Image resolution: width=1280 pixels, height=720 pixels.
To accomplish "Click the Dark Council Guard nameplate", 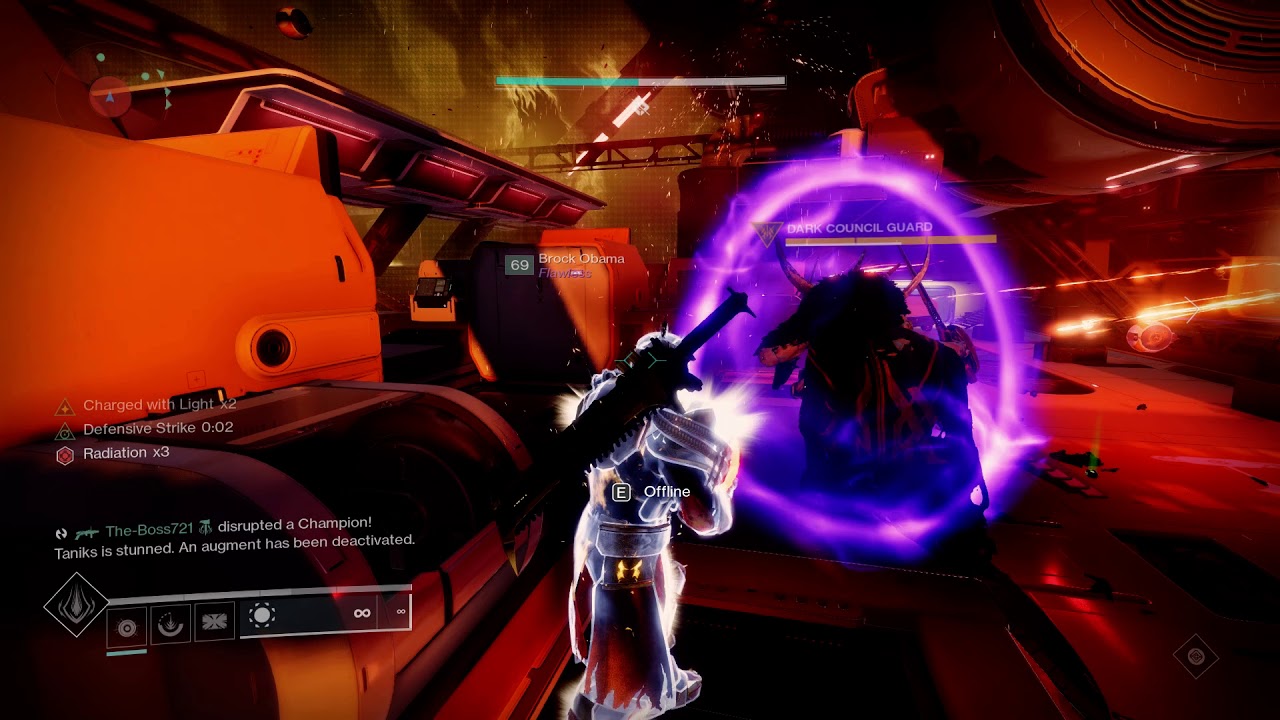I will (x=859, y=229).
